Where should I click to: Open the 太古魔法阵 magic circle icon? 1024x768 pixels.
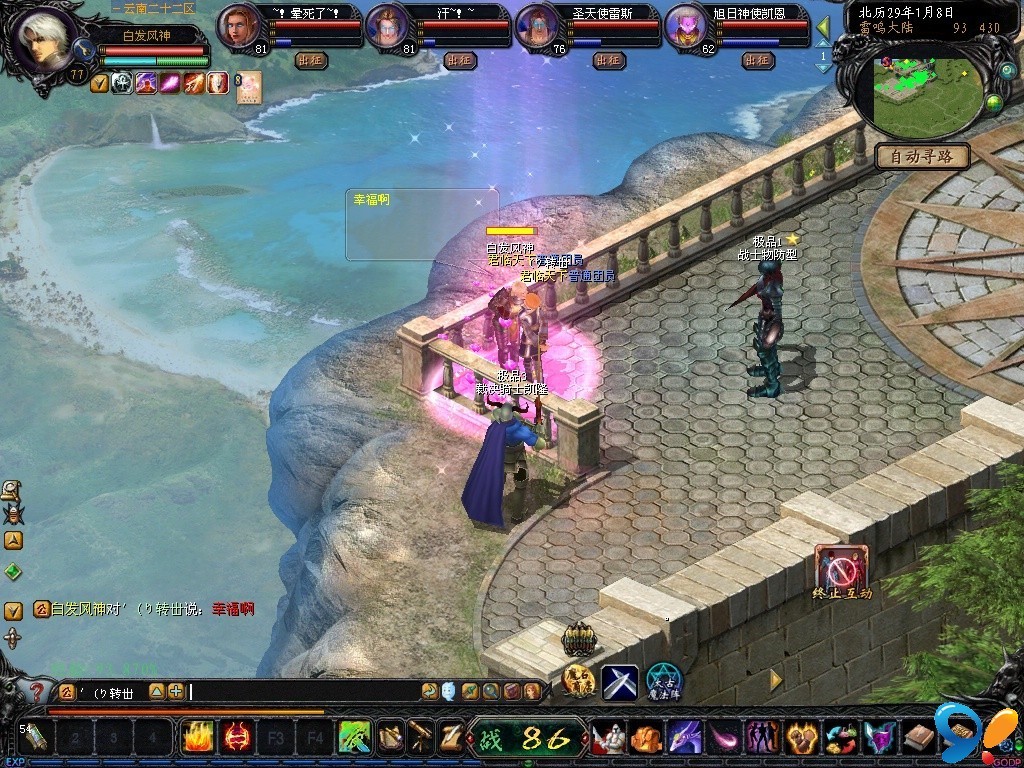pos(662,681)
